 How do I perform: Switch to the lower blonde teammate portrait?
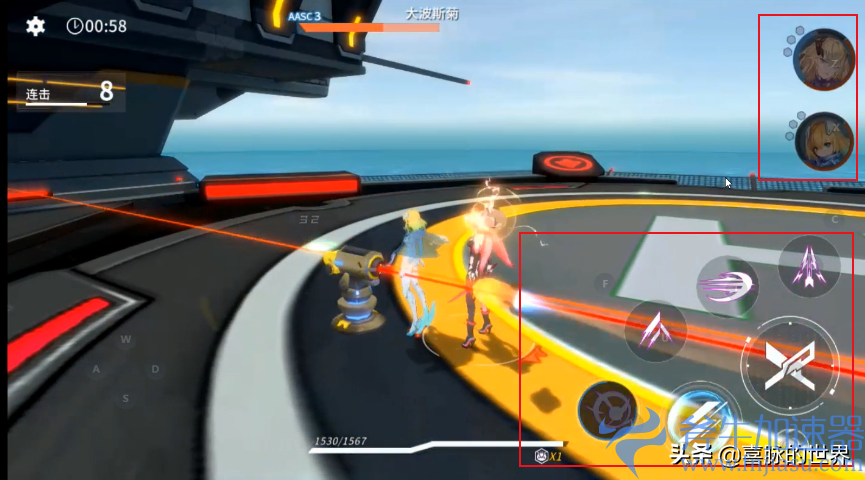pos(824,143)
